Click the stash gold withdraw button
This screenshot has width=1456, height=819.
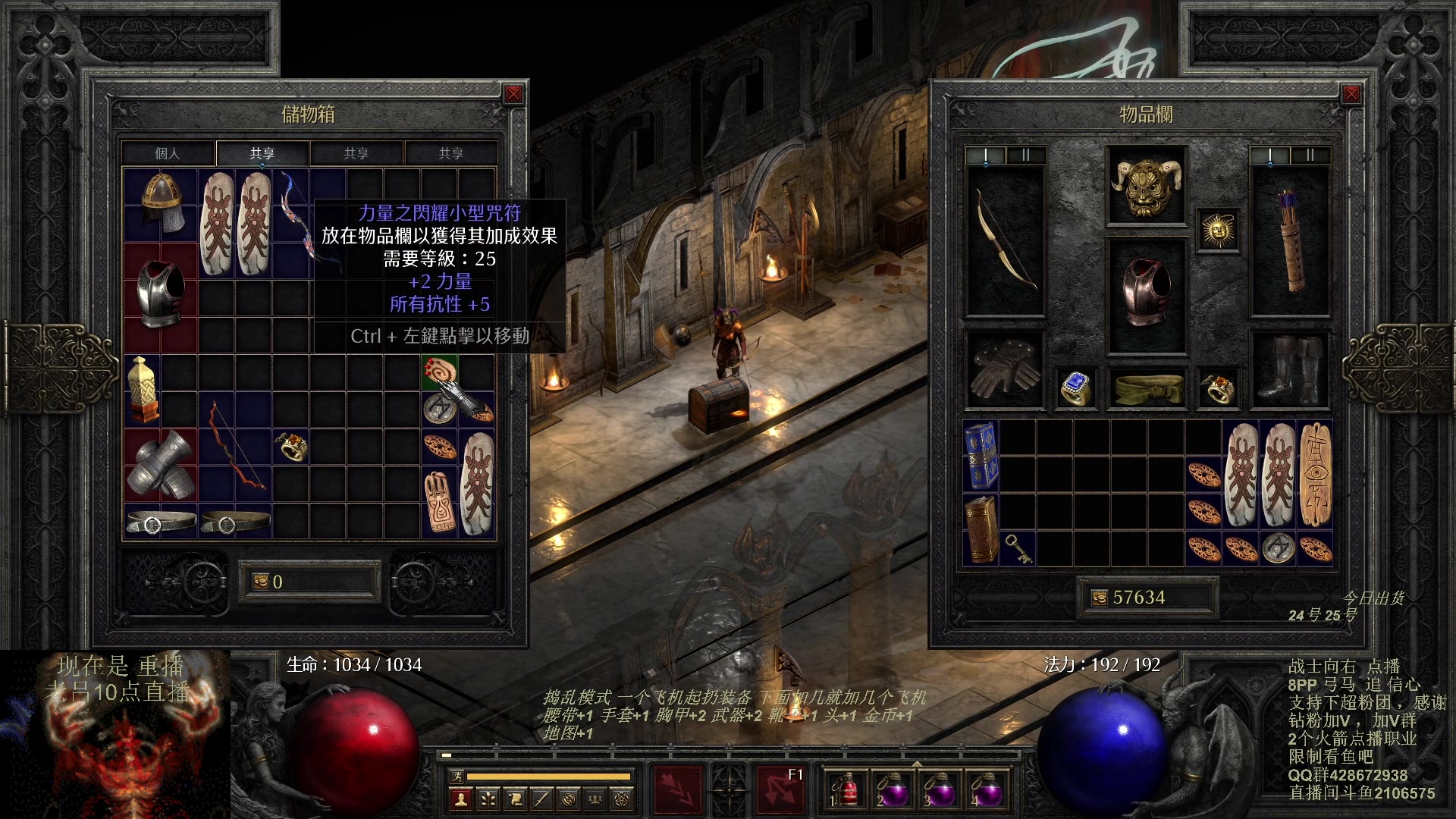[260, 582]
